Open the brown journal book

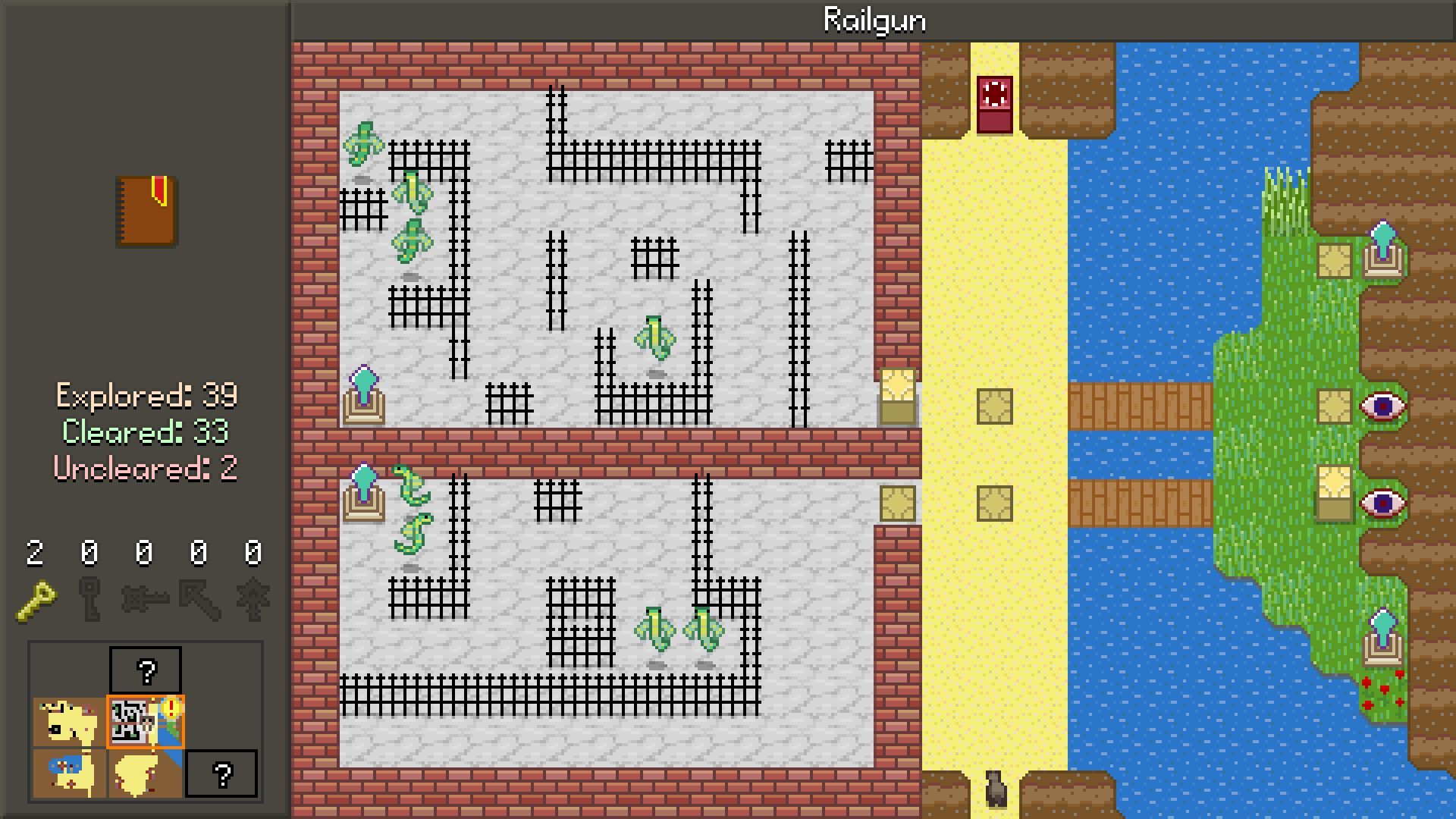pos(147,212)
